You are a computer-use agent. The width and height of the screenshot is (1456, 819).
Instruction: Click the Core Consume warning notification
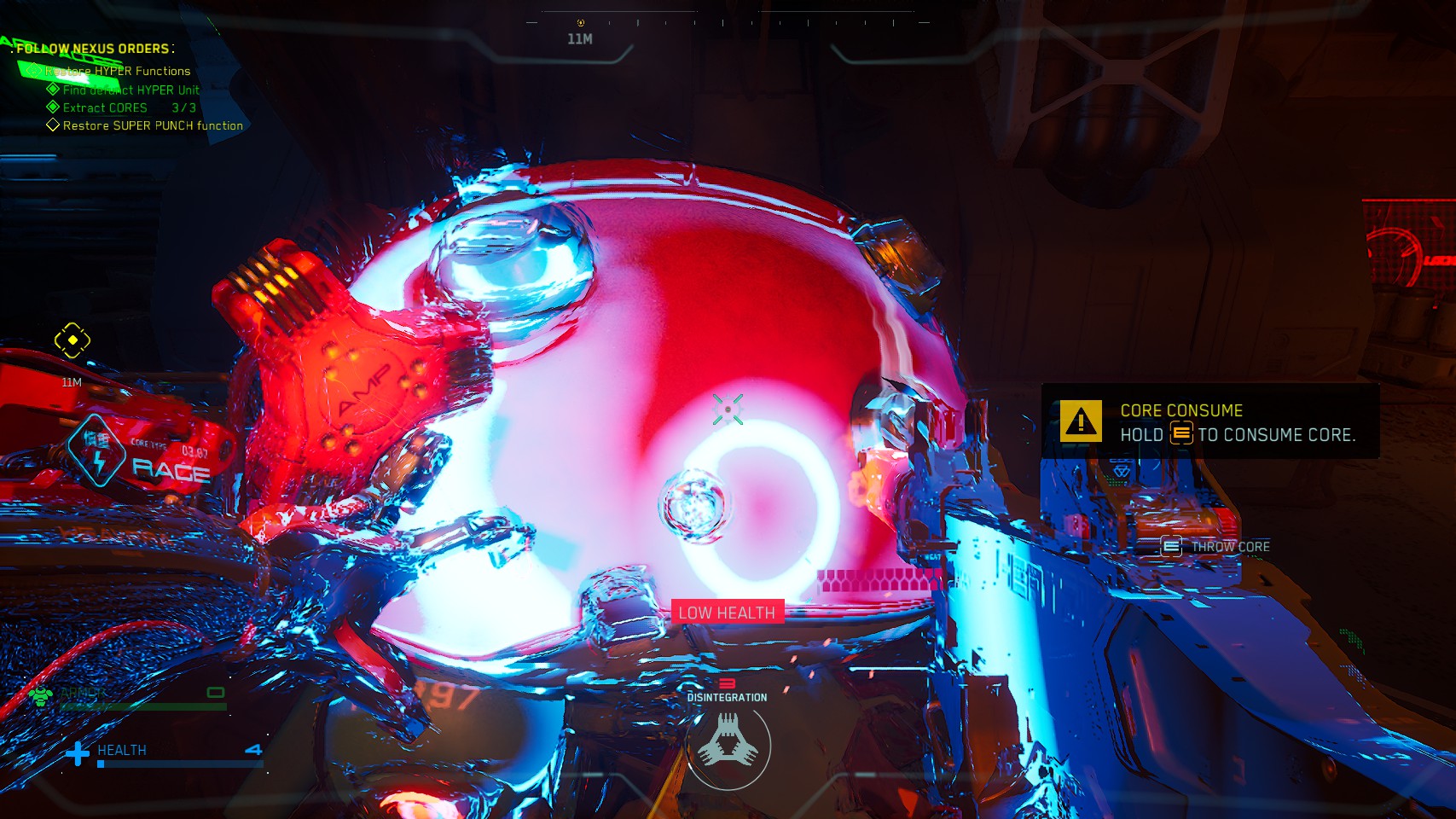click(1209, 422)
